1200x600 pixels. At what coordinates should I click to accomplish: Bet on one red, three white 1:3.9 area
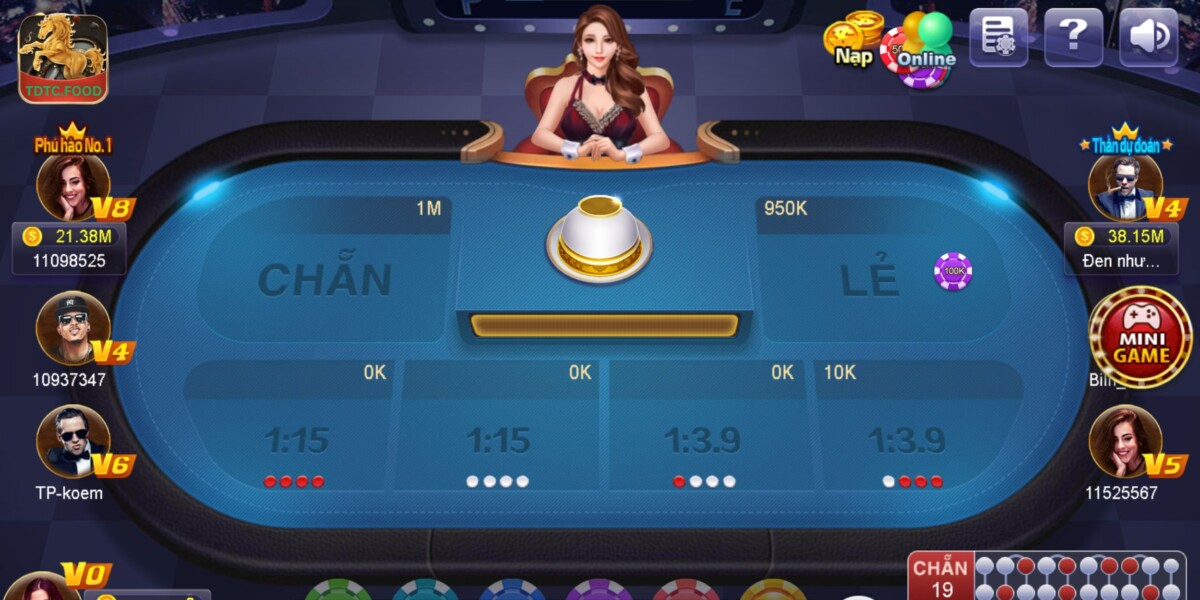(705, 440)
